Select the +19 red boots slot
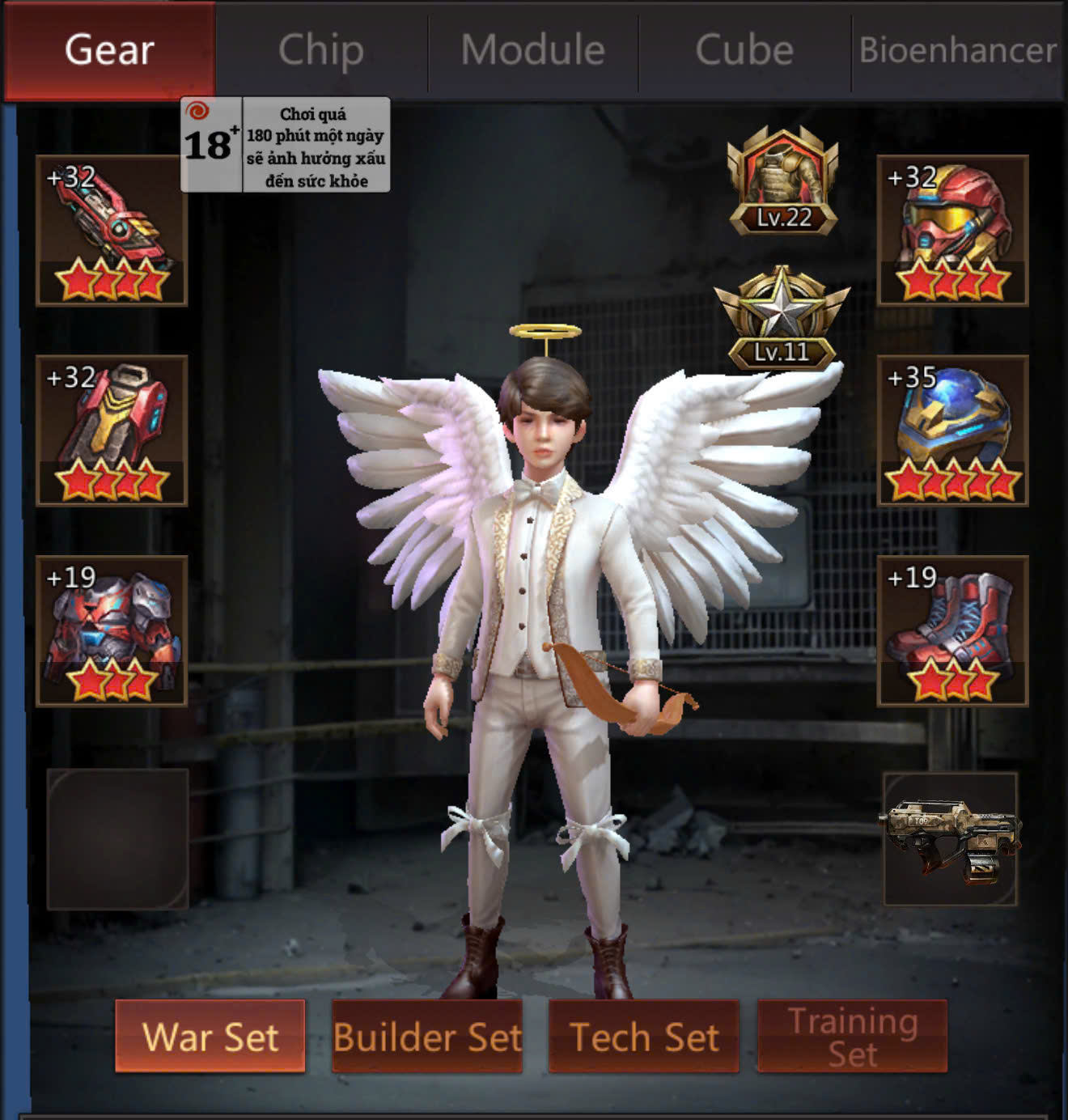Screen dimensions: 1068x1120 (x=952, y=630)
